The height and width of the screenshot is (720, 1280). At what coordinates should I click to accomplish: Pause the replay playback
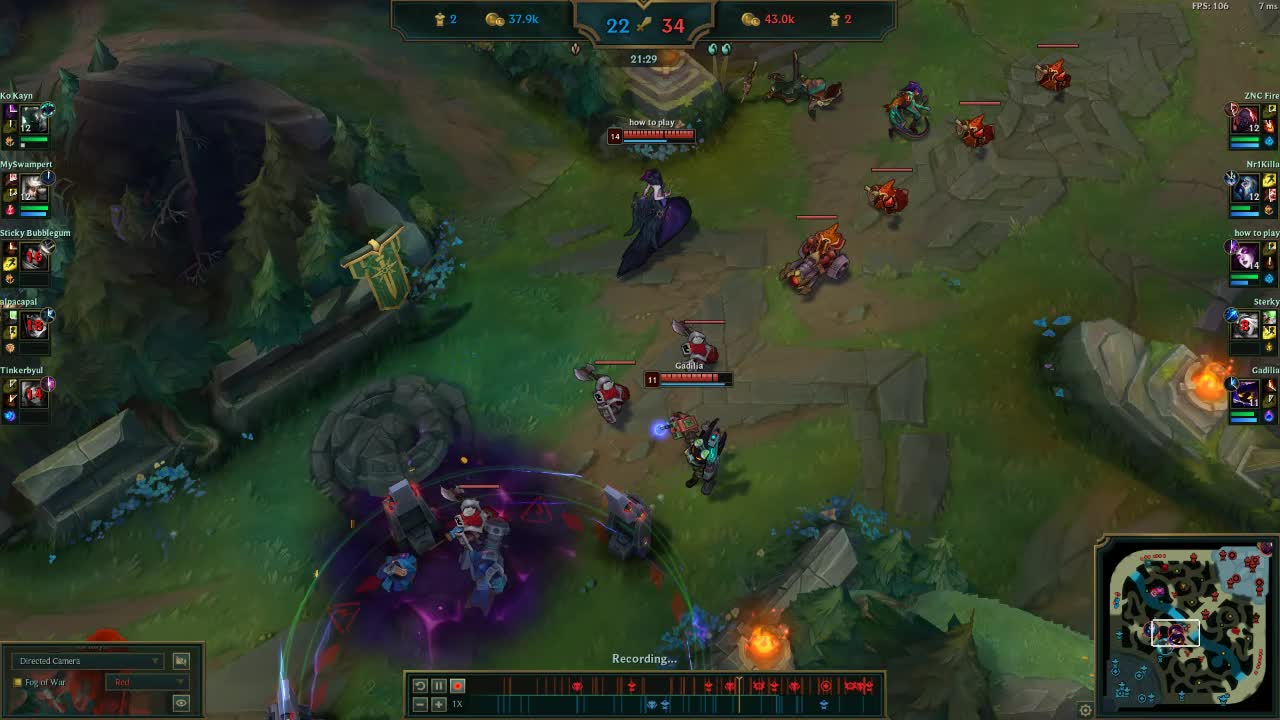tap(437, 686)
